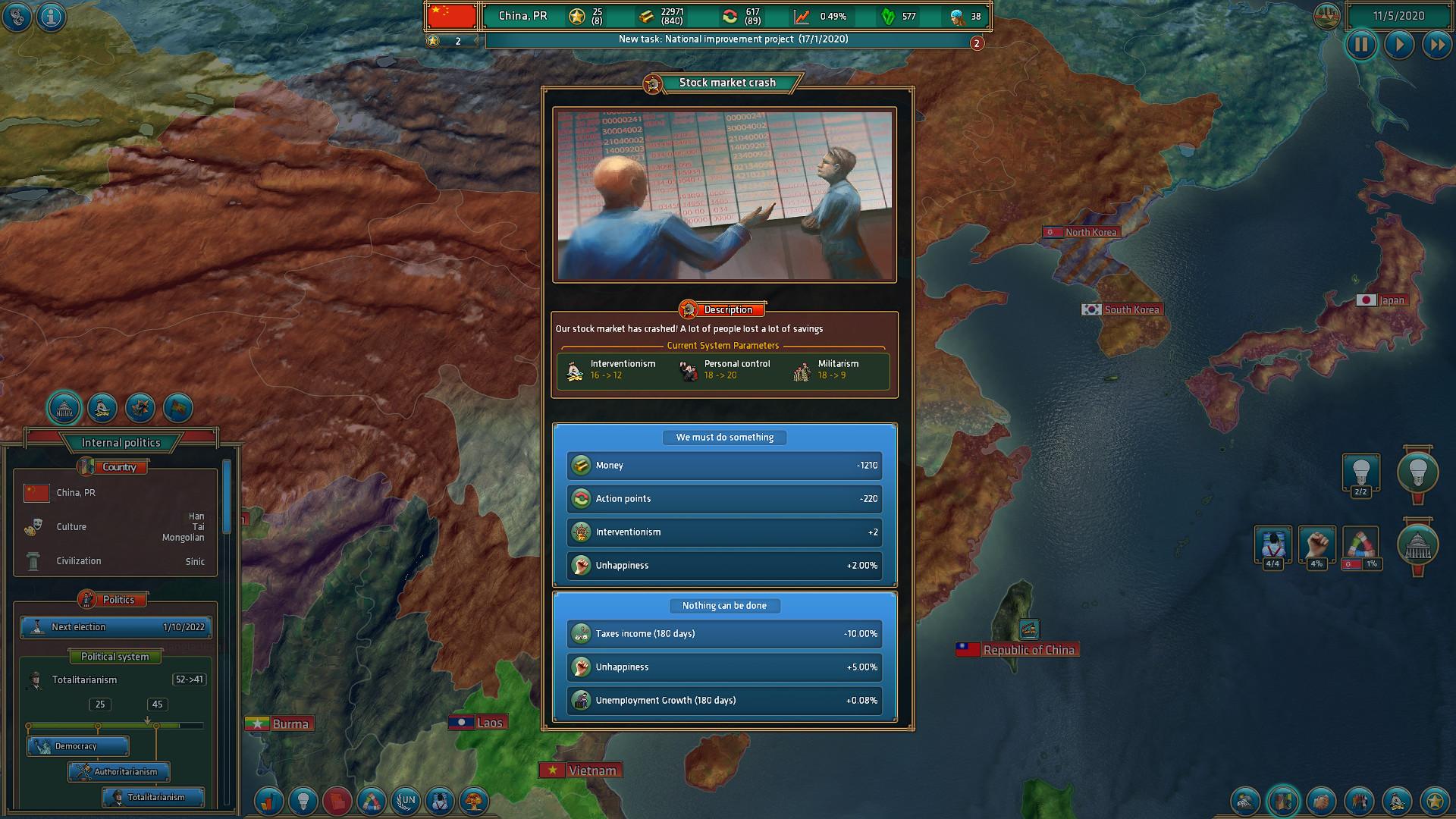The width and height of the screenshot is (1456, 819).
Task: Pause the game simulation
Action: 1361,45
